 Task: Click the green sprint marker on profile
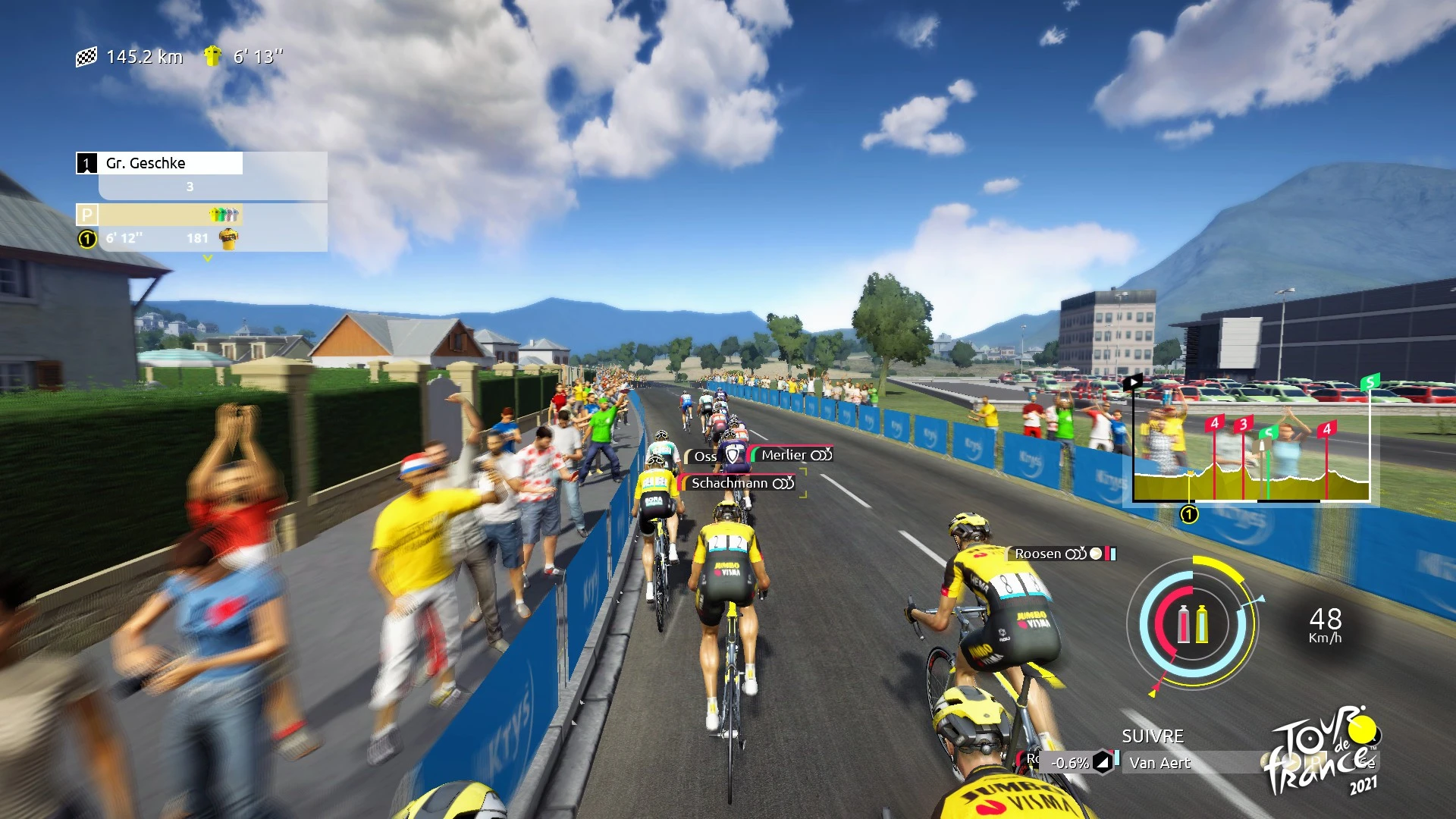[1267, 434]
